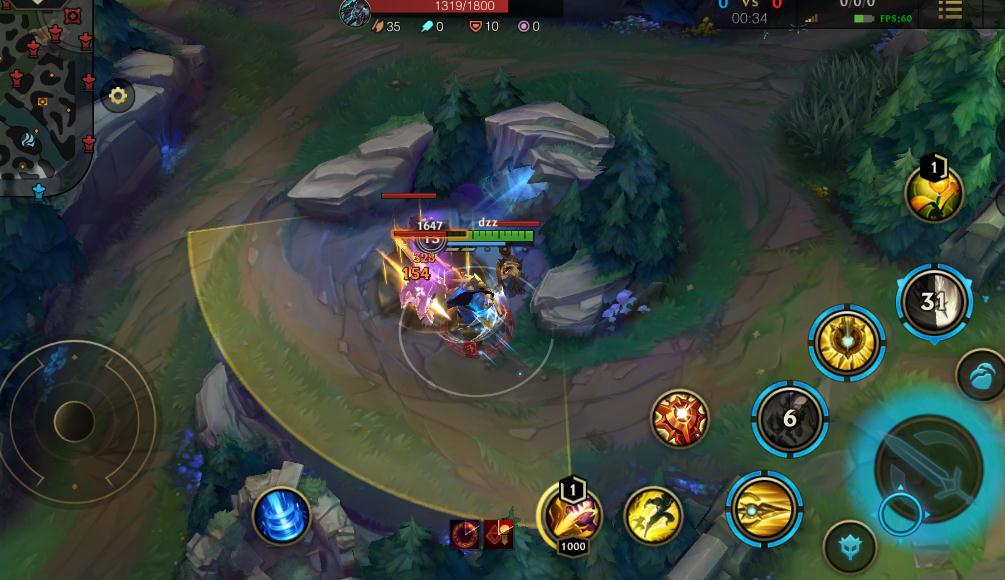Tap the blue fist icon button
Screen dimensions: 1005x580
(x=984, y=375)
